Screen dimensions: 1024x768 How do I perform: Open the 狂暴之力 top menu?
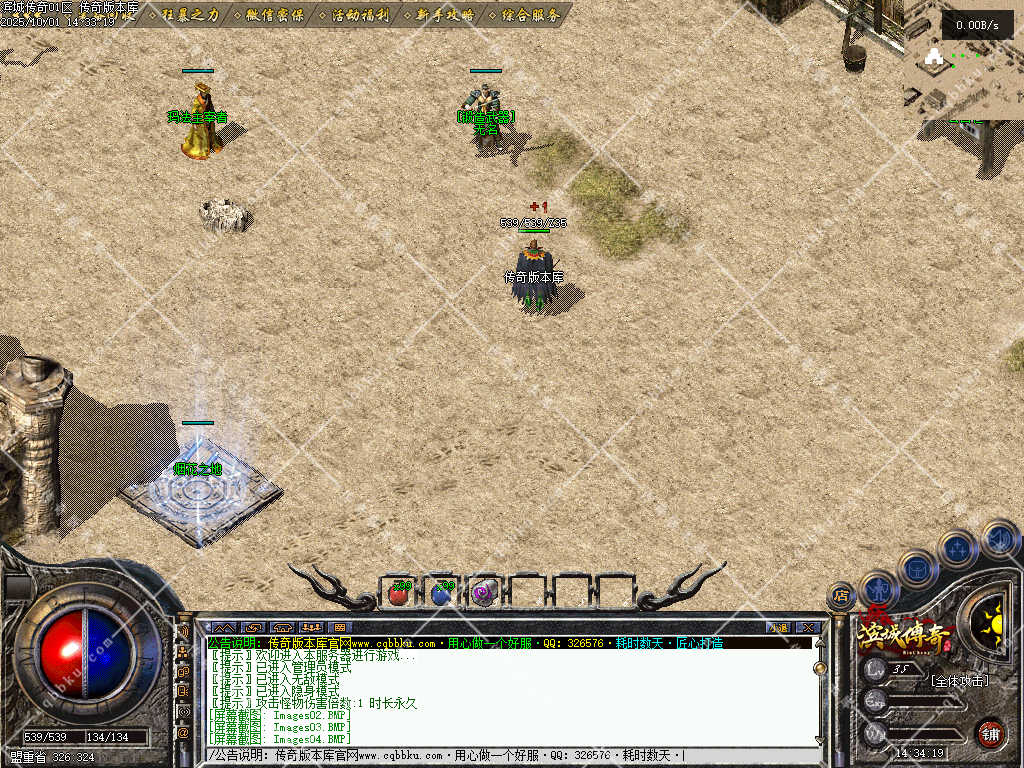click(191, 15)
